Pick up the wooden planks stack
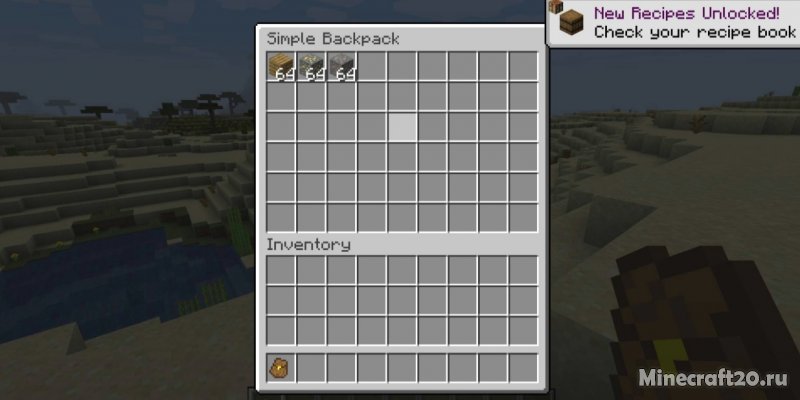The image size is (800, 400). [281, 67]
